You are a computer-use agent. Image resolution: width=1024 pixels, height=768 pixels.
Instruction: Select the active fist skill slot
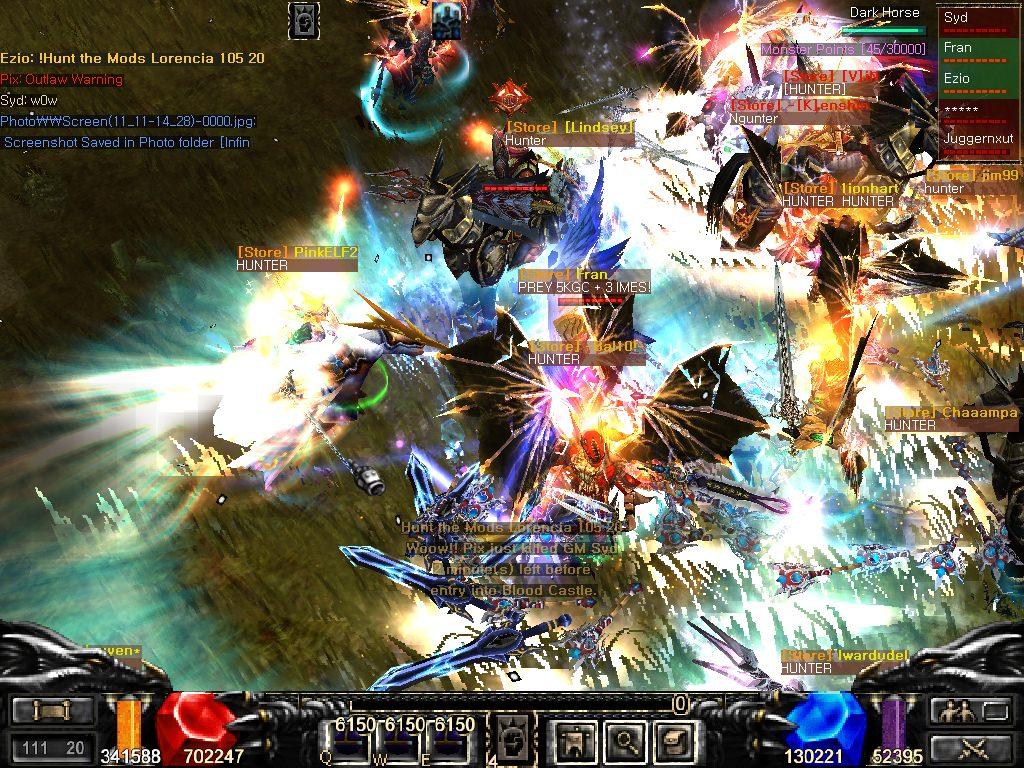[x=510, y=739]
